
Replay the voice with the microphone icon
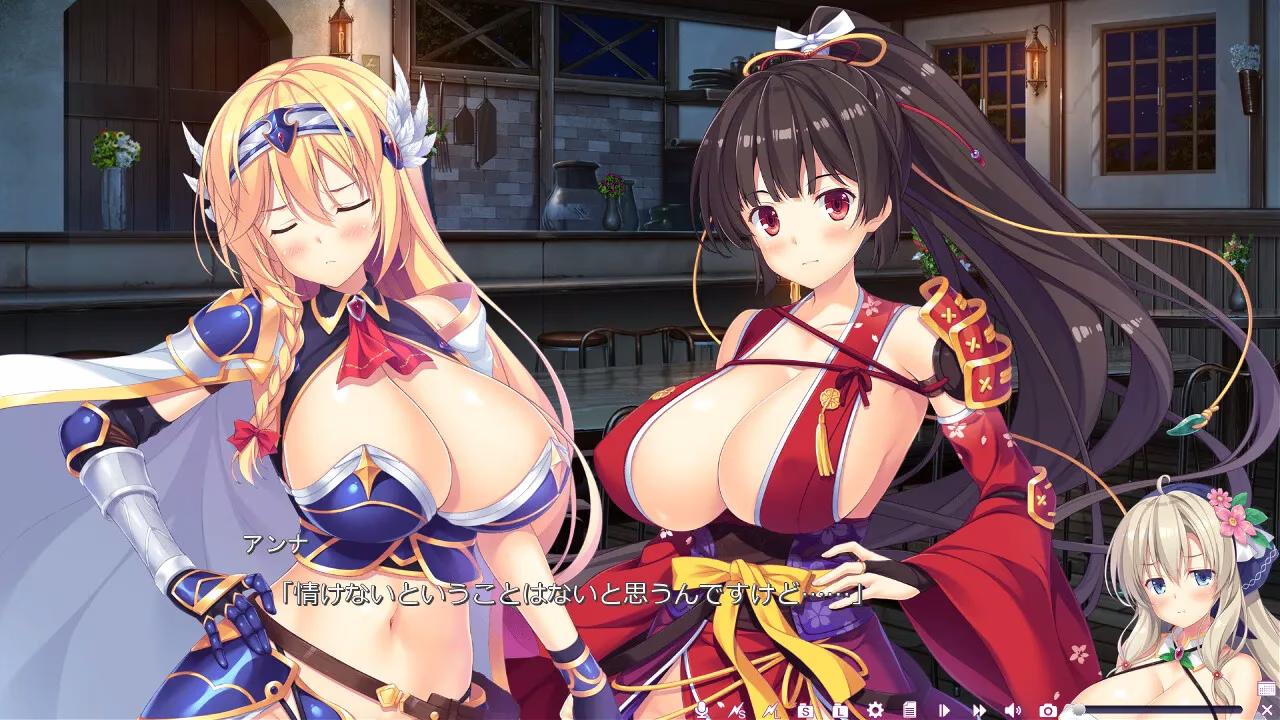tap(700, 709)
